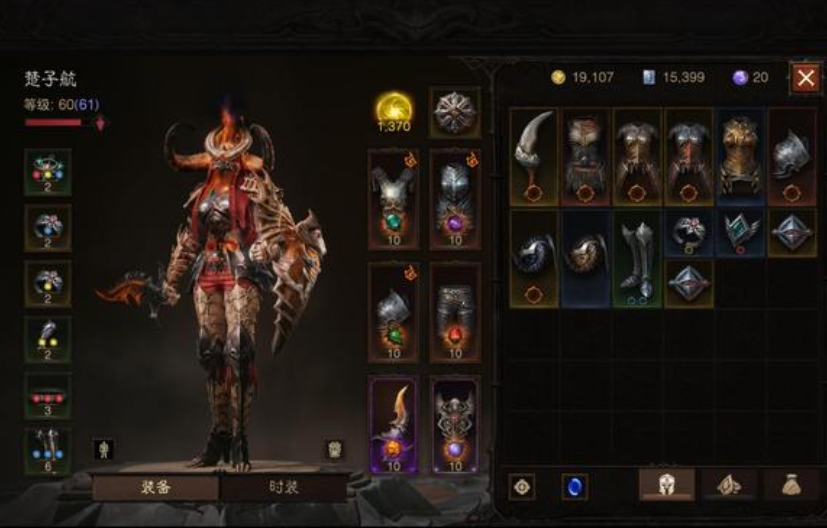827x528 pixels.
Task: Select the winged green-gem amulet in the bag
Action: coord(741,232)
